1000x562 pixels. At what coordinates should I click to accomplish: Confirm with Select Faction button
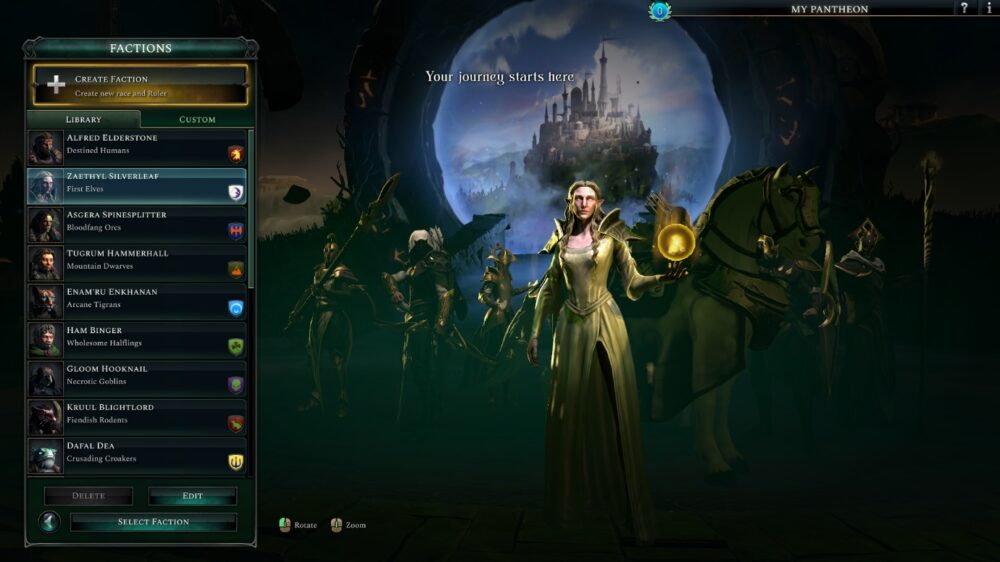pyautogui.click(x=153, y=522)
